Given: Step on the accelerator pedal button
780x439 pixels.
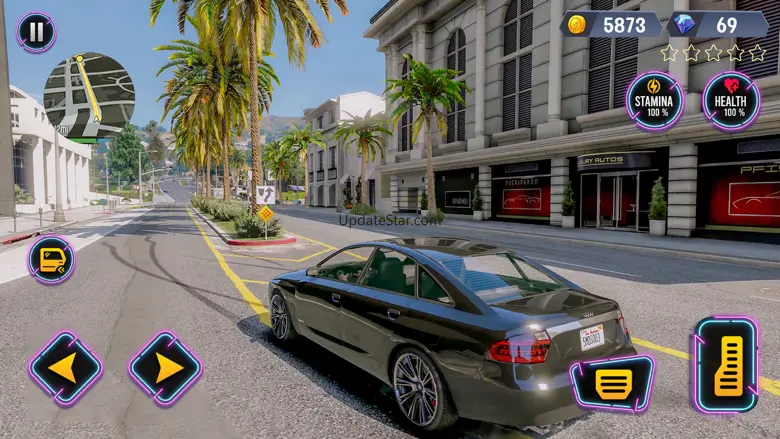Looking at the screenshot, I should (726, 366).
